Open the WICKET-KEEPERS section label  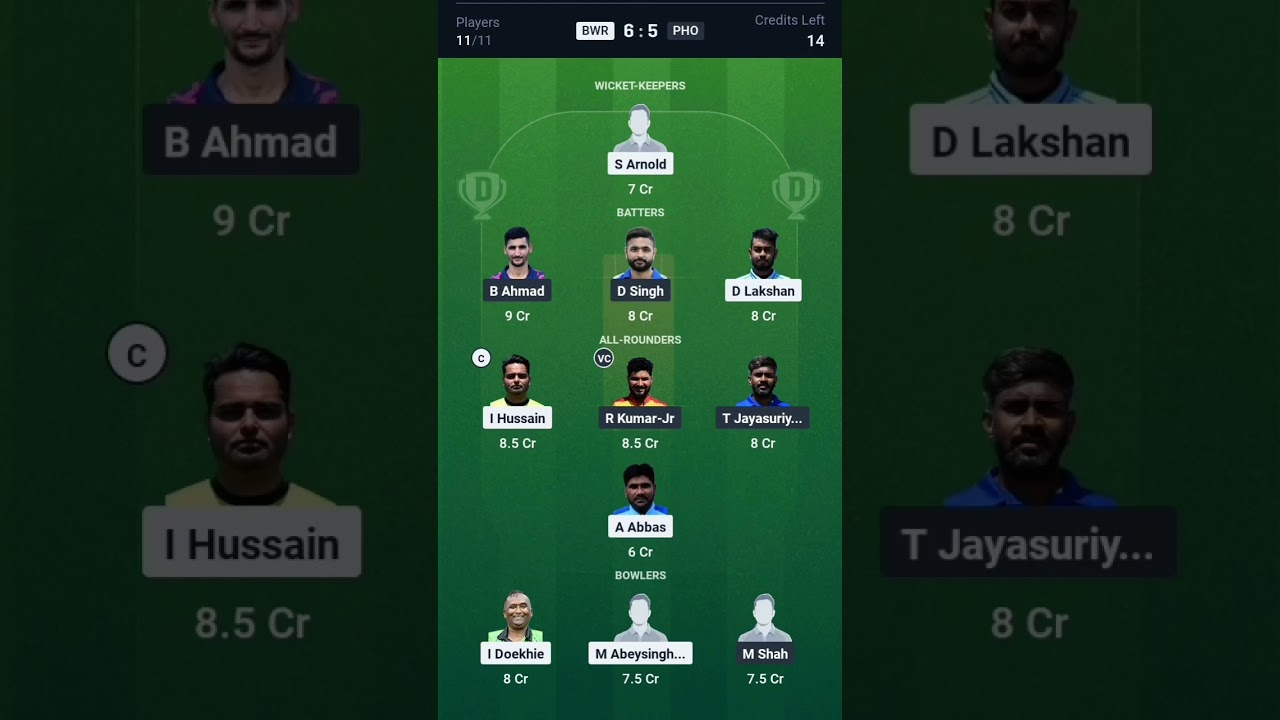[x=640, y=86]
